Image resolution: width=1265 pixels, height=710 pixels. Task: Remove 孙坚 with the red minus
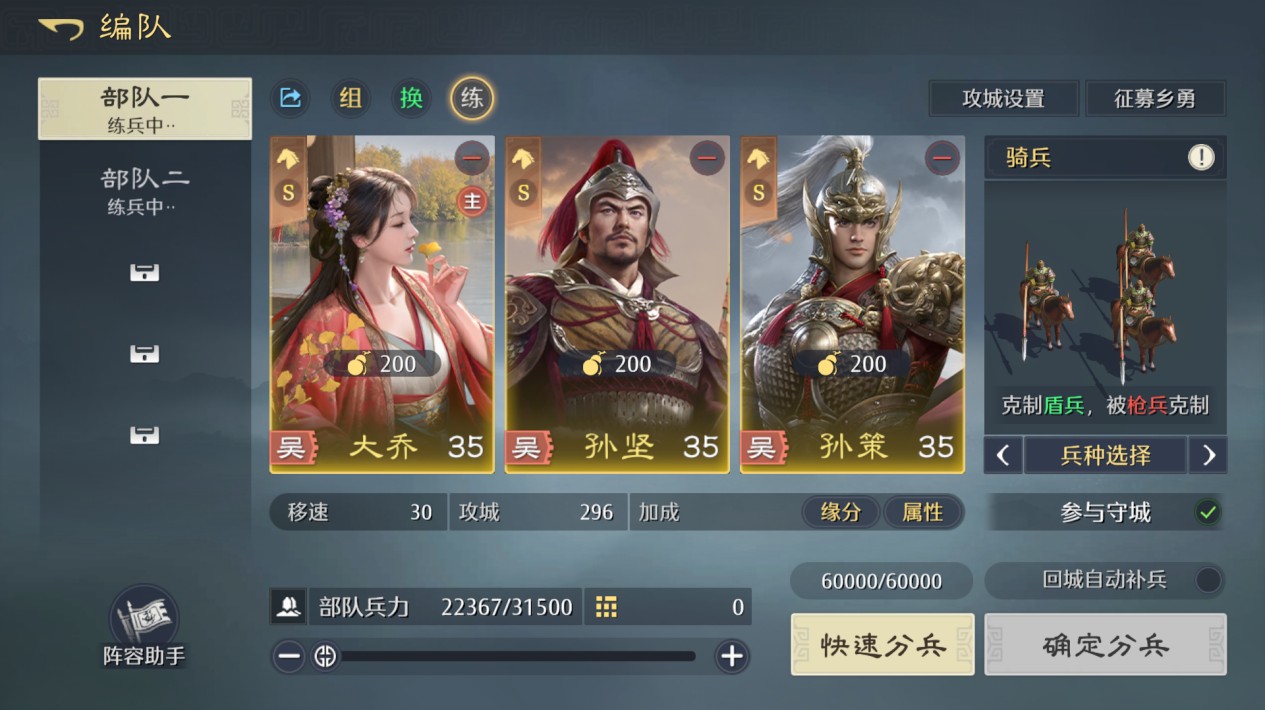tap(707, 157)
